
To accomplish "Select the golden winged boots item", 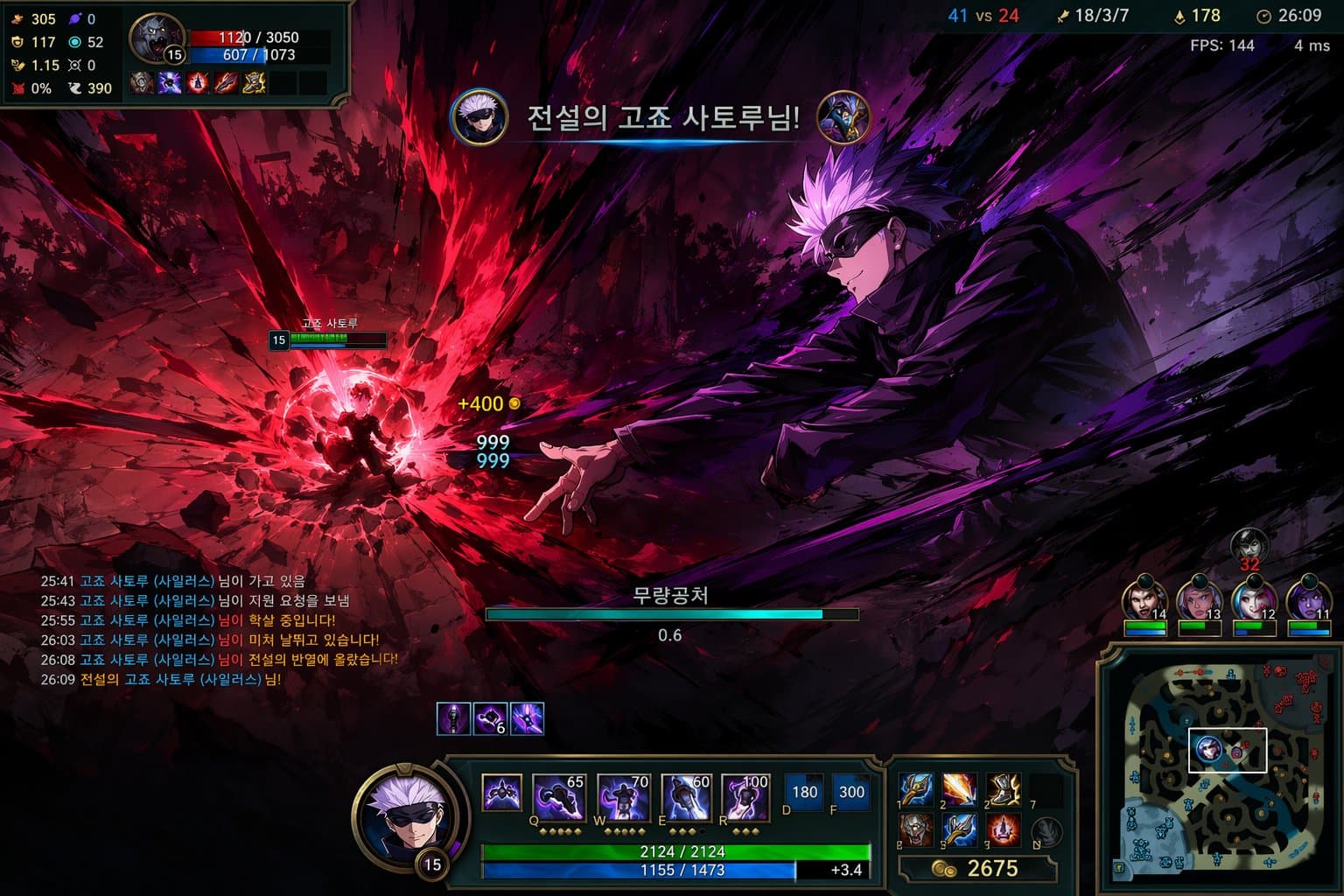I will 1003,789.
